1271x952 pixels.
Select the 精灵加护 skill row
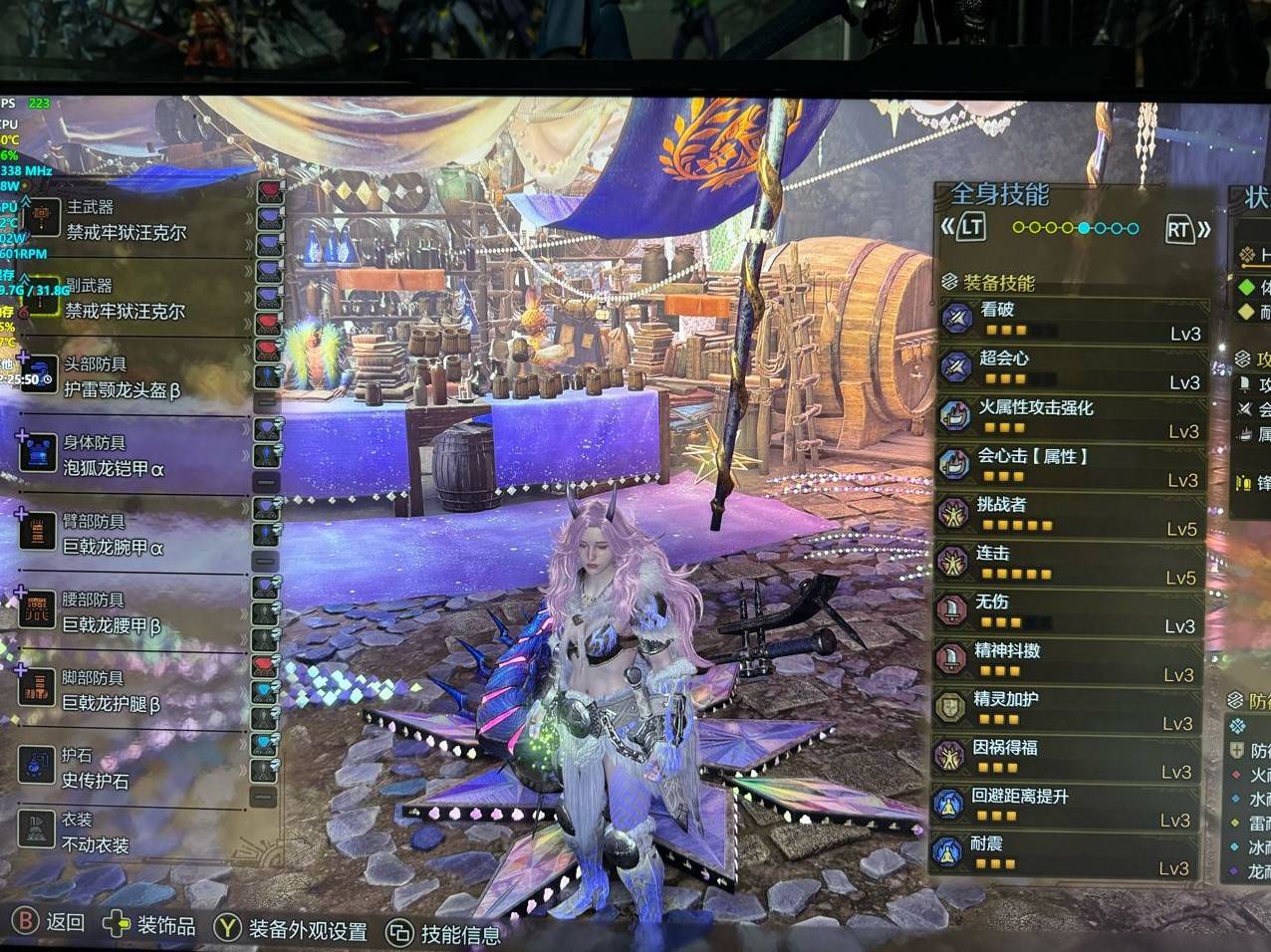tap(1071, 711)
